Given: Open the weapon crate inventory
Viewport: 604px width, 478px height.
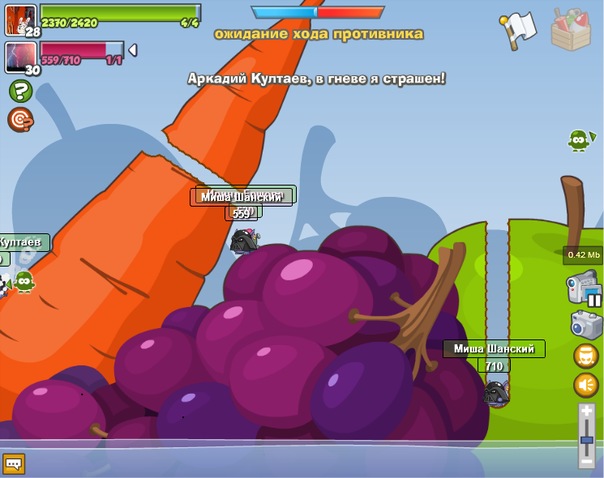Looking at the screenshot, I should point(572,29).
